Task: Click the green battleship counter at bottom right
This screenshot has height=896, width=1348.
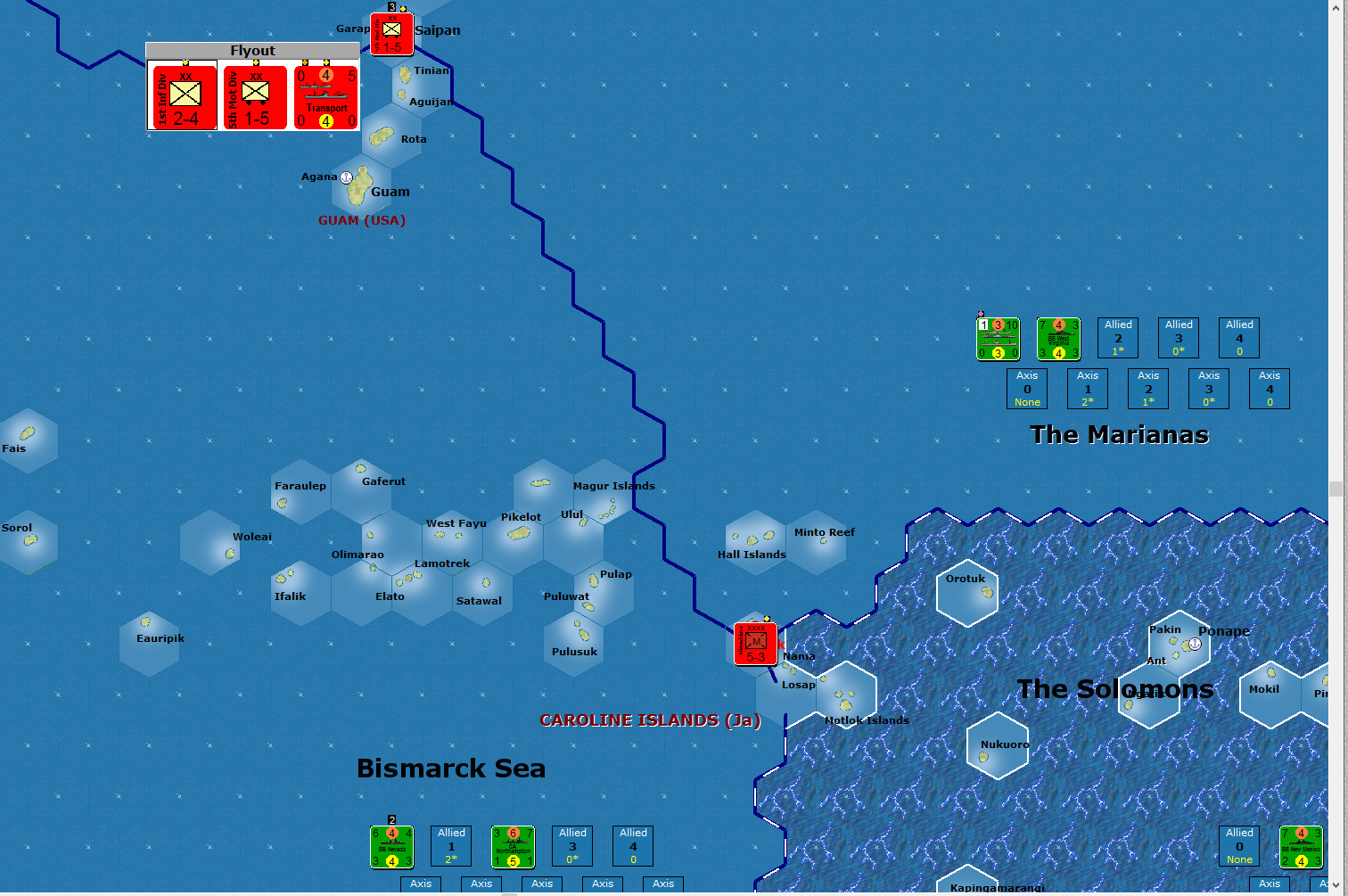Action: click(x=1302, y=846)
